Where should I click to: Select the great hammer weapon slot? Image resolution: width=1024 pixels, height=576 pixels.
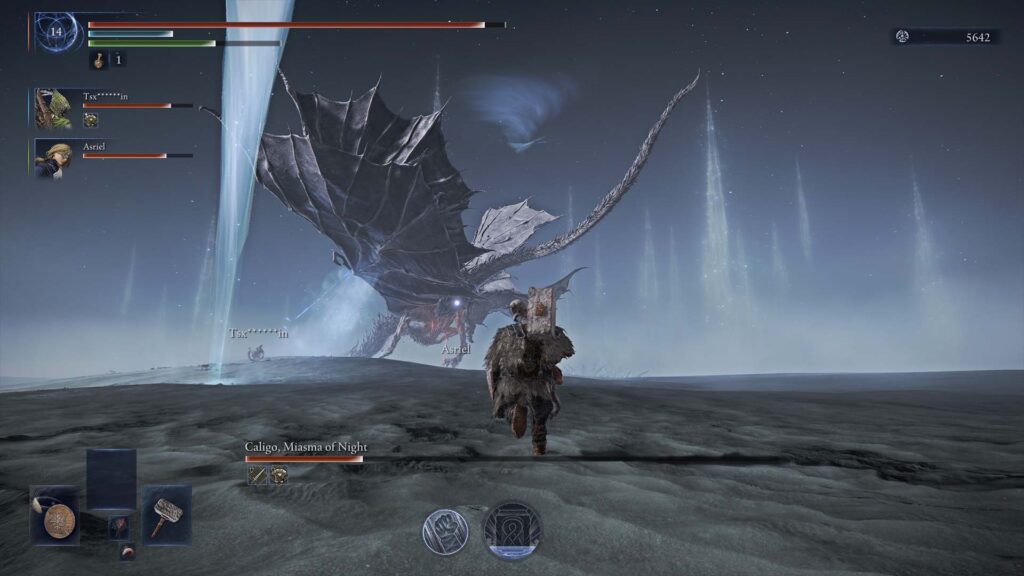(x=165, y=516)
